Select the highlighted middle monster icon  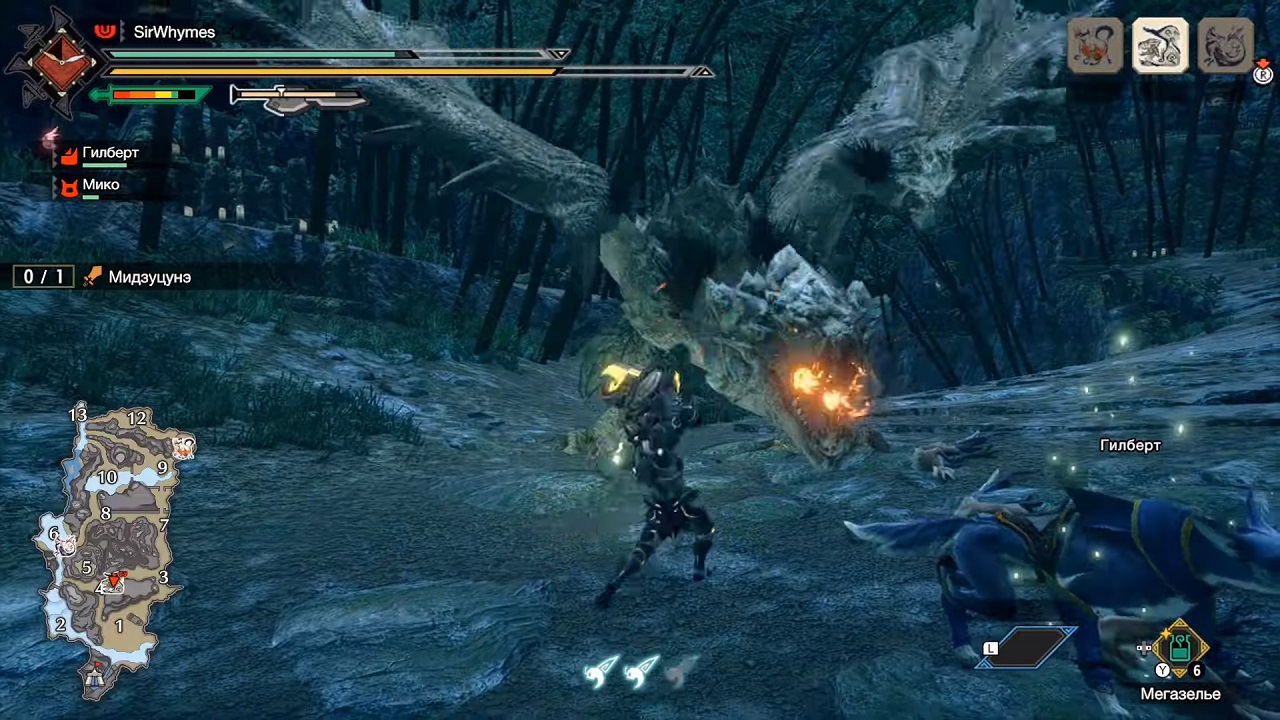click(1160, 45)
